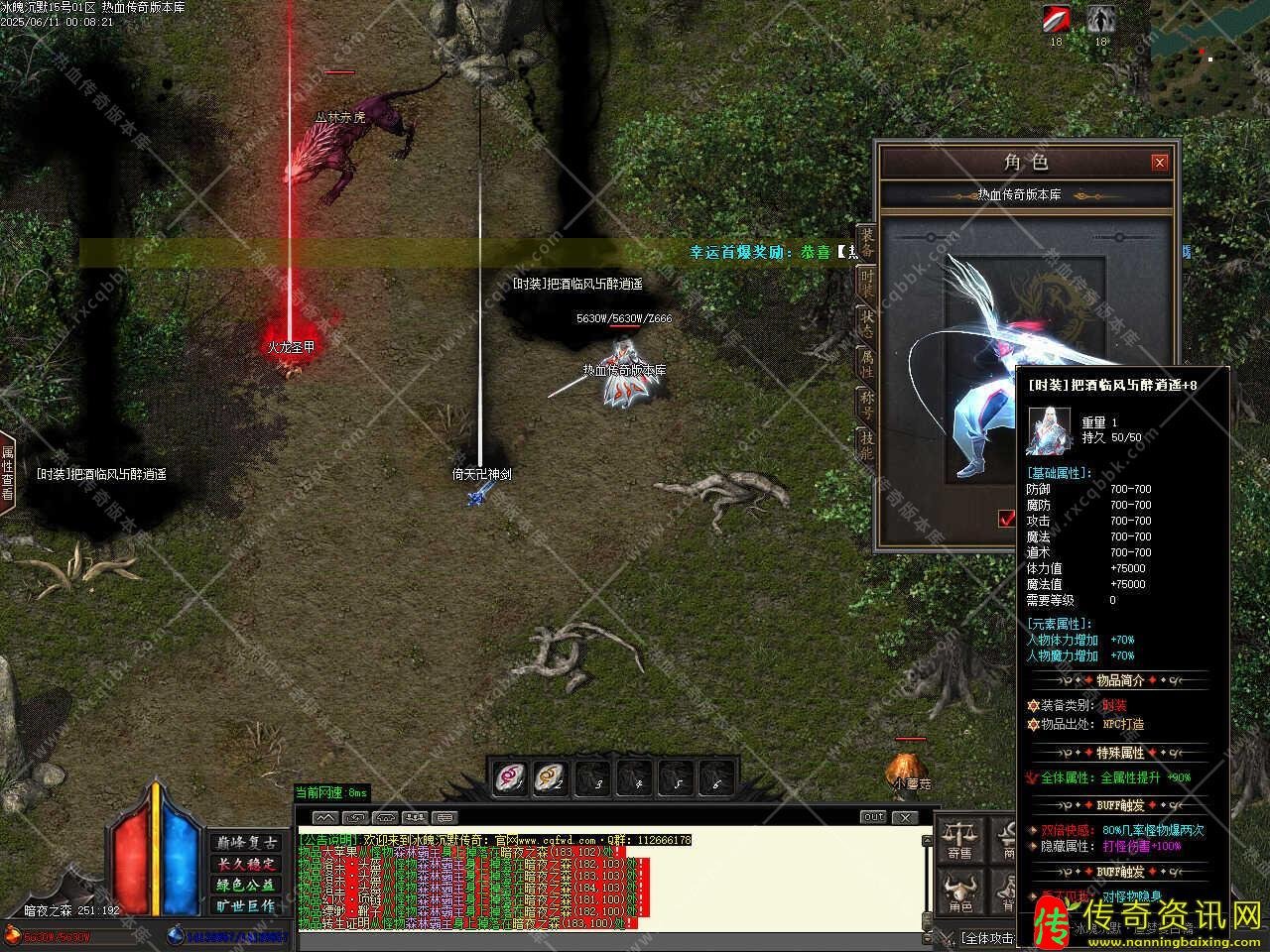1270x952 pixels.
Task: Close the 角色 character window
Action: coord(1159,163)
